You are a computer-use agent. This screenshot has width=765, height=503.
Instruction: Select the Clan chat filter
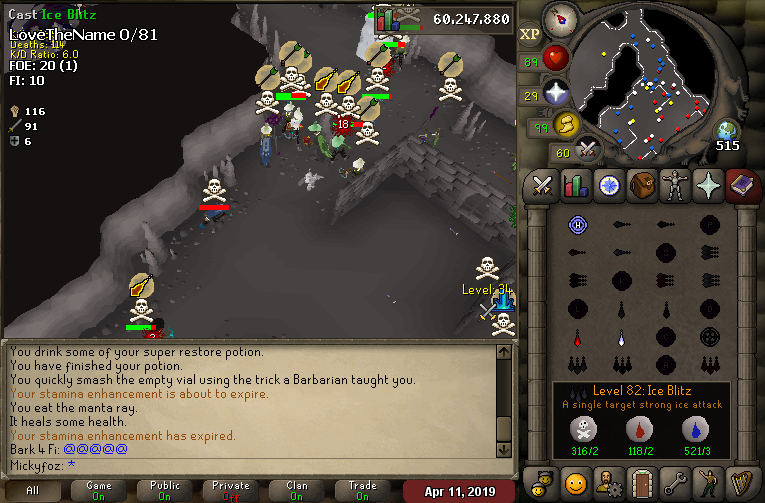point(297,491)
